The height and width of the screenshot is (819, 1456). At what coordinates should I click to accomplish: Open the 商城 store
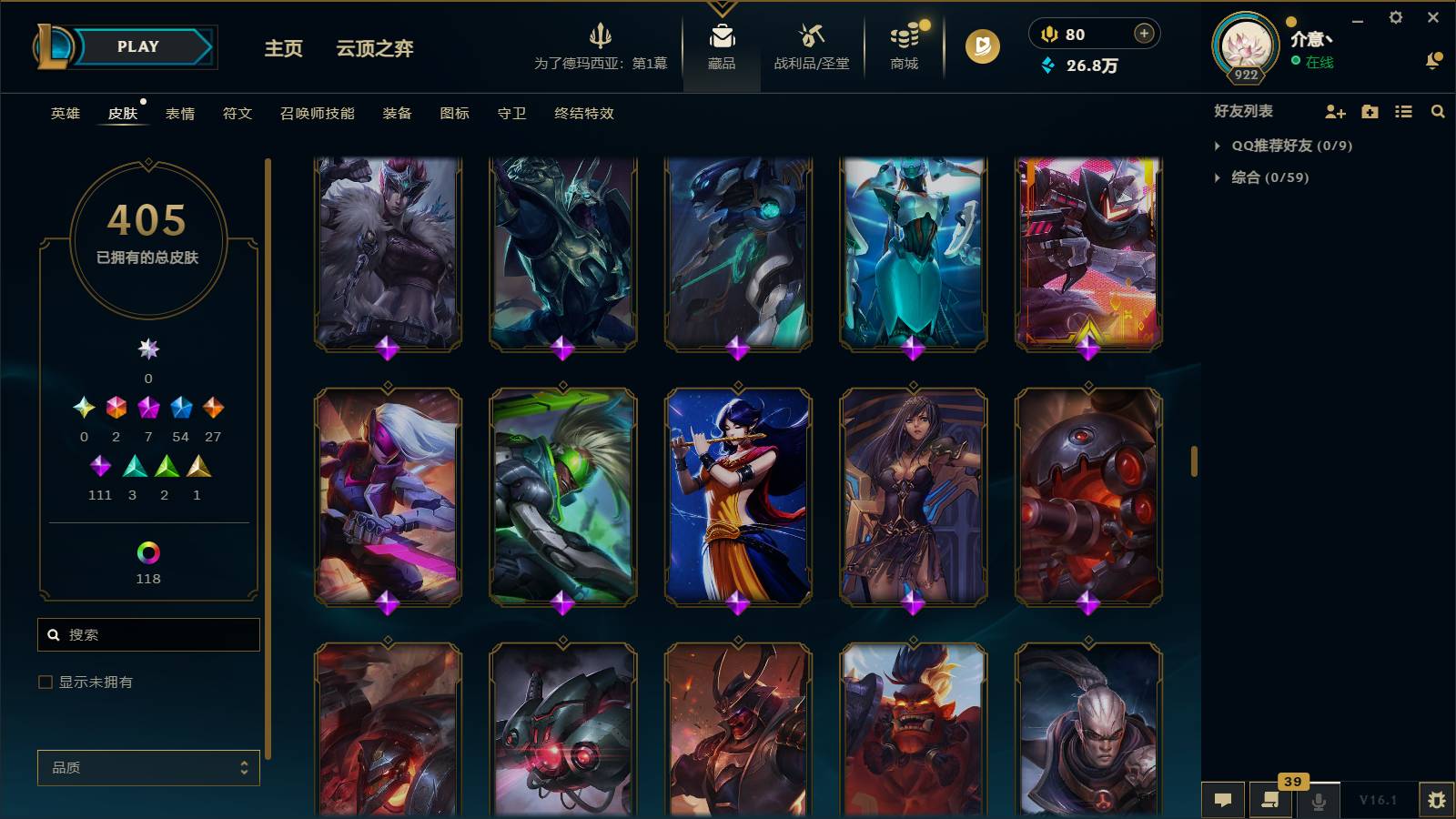pos(903,47)
